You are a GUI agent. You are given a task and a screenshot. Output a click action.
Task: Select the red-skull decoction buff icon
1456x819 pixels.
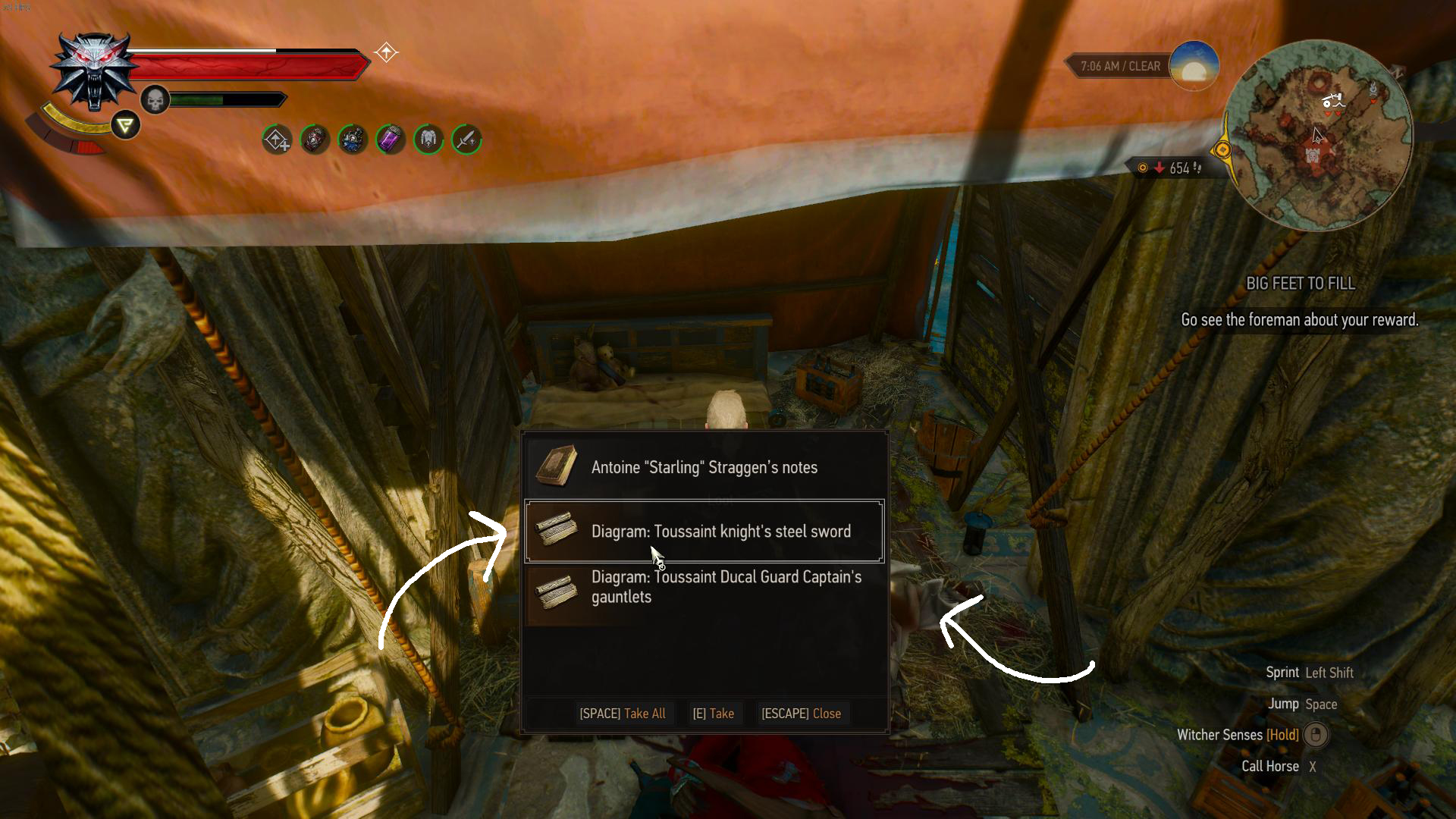point(315,140)
